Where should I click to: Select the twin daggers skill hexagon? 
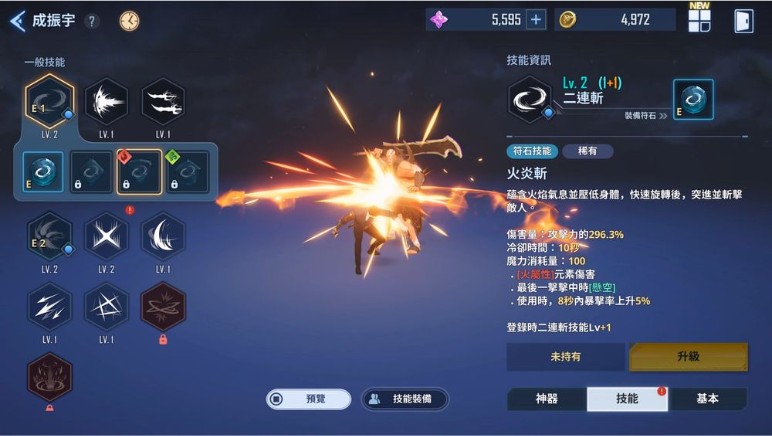[x=162, y=102]
